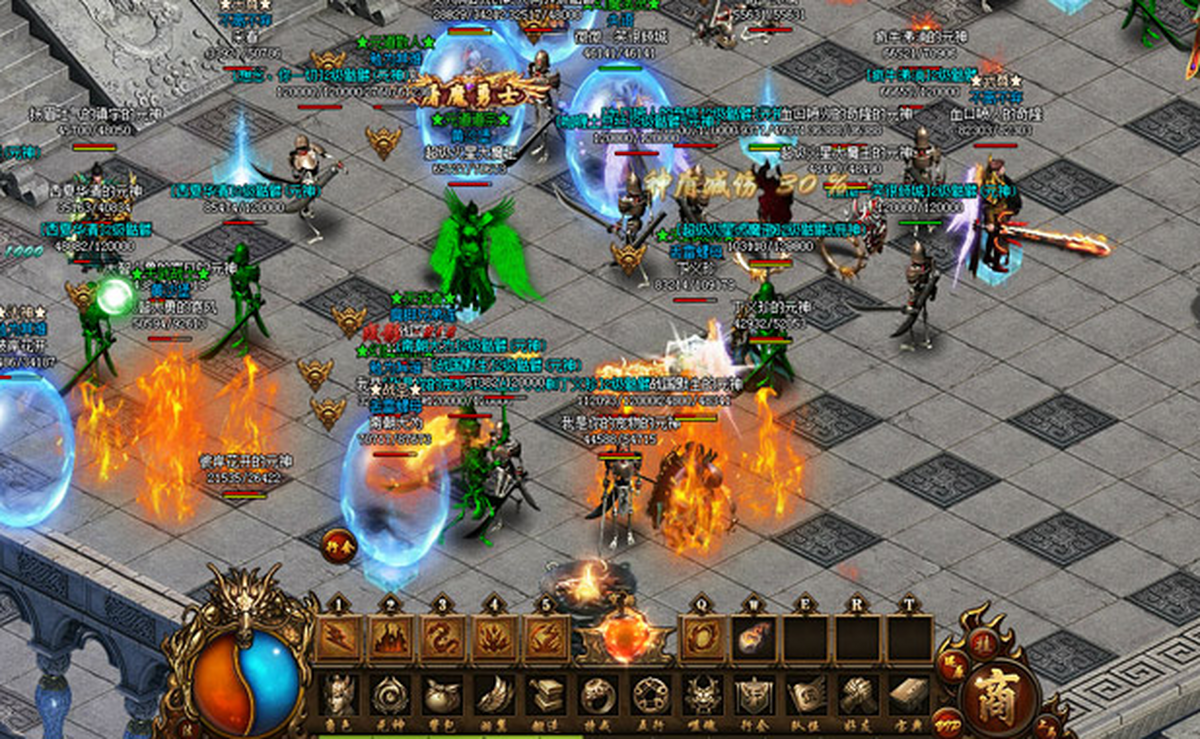Open the treasure book (宝典) menu
The image size is (1200, 739).
(x=910, y=694)
